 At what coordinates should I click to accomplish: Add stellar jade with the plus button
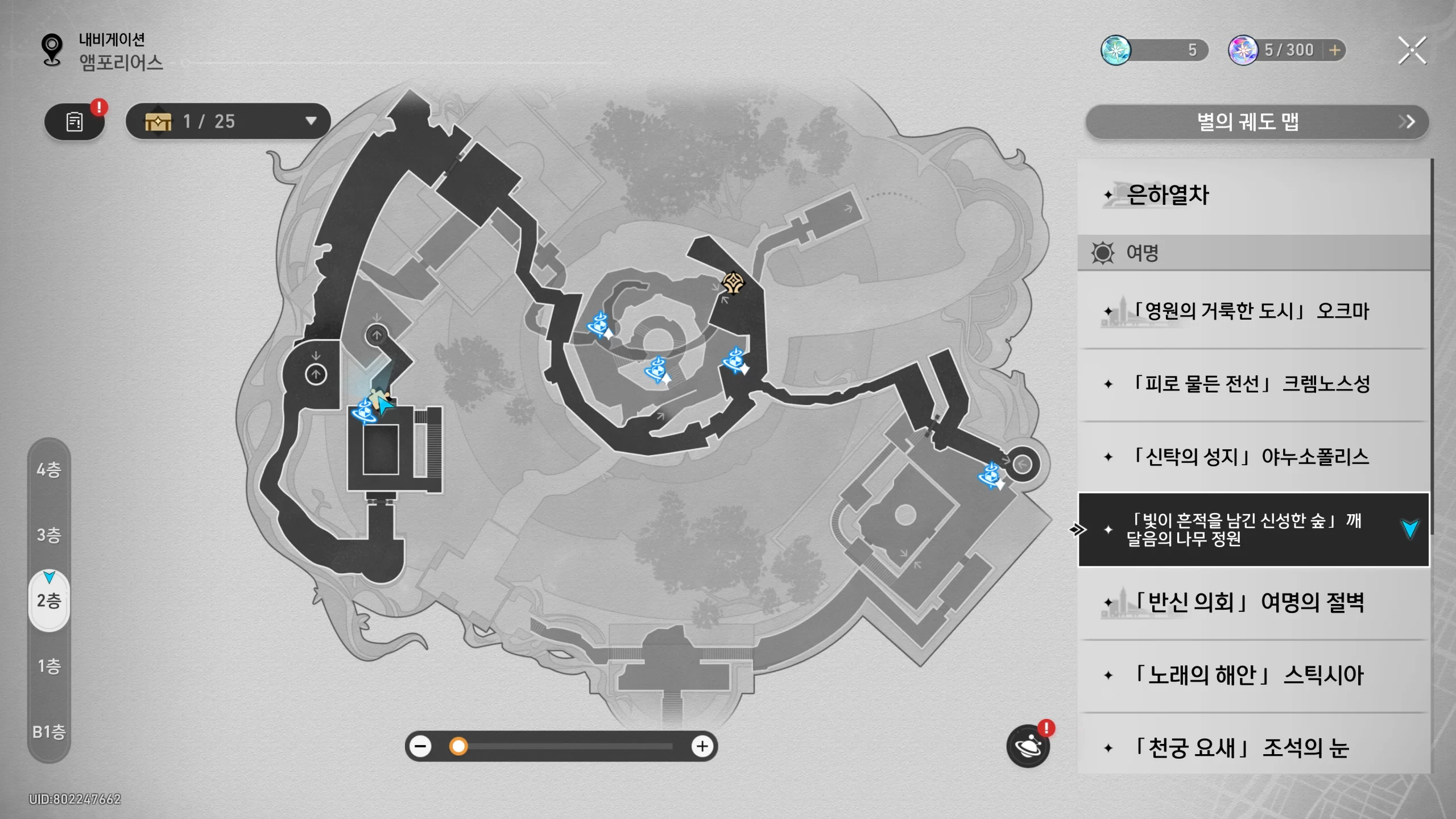[x=1334, y=50]
